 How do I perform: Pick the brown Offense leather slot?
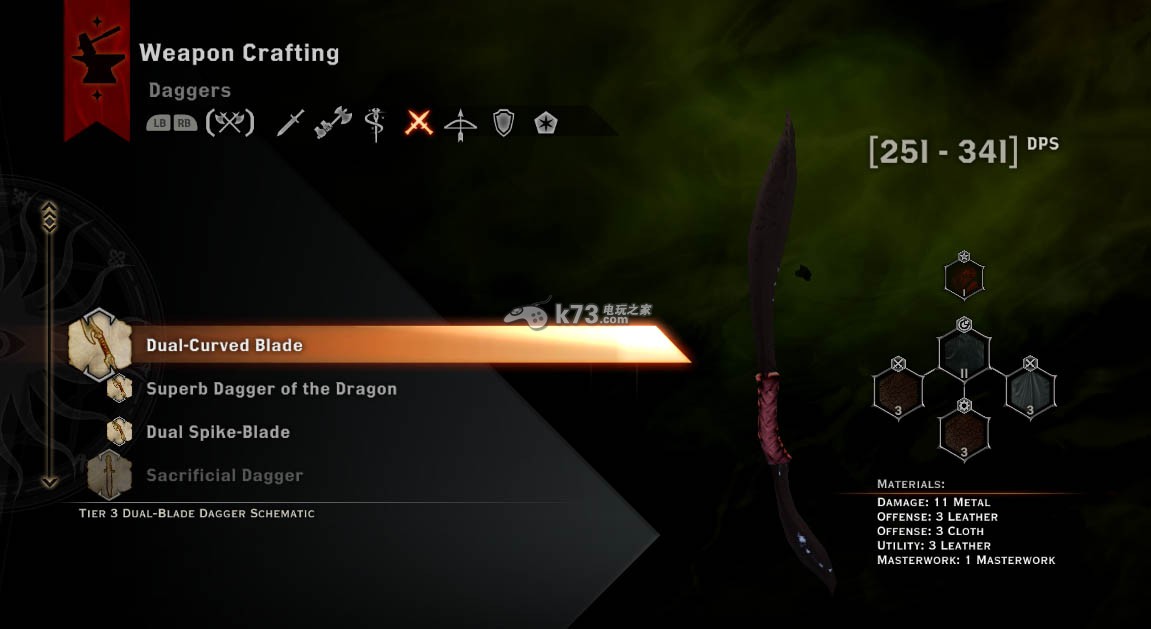click(898, 390)
